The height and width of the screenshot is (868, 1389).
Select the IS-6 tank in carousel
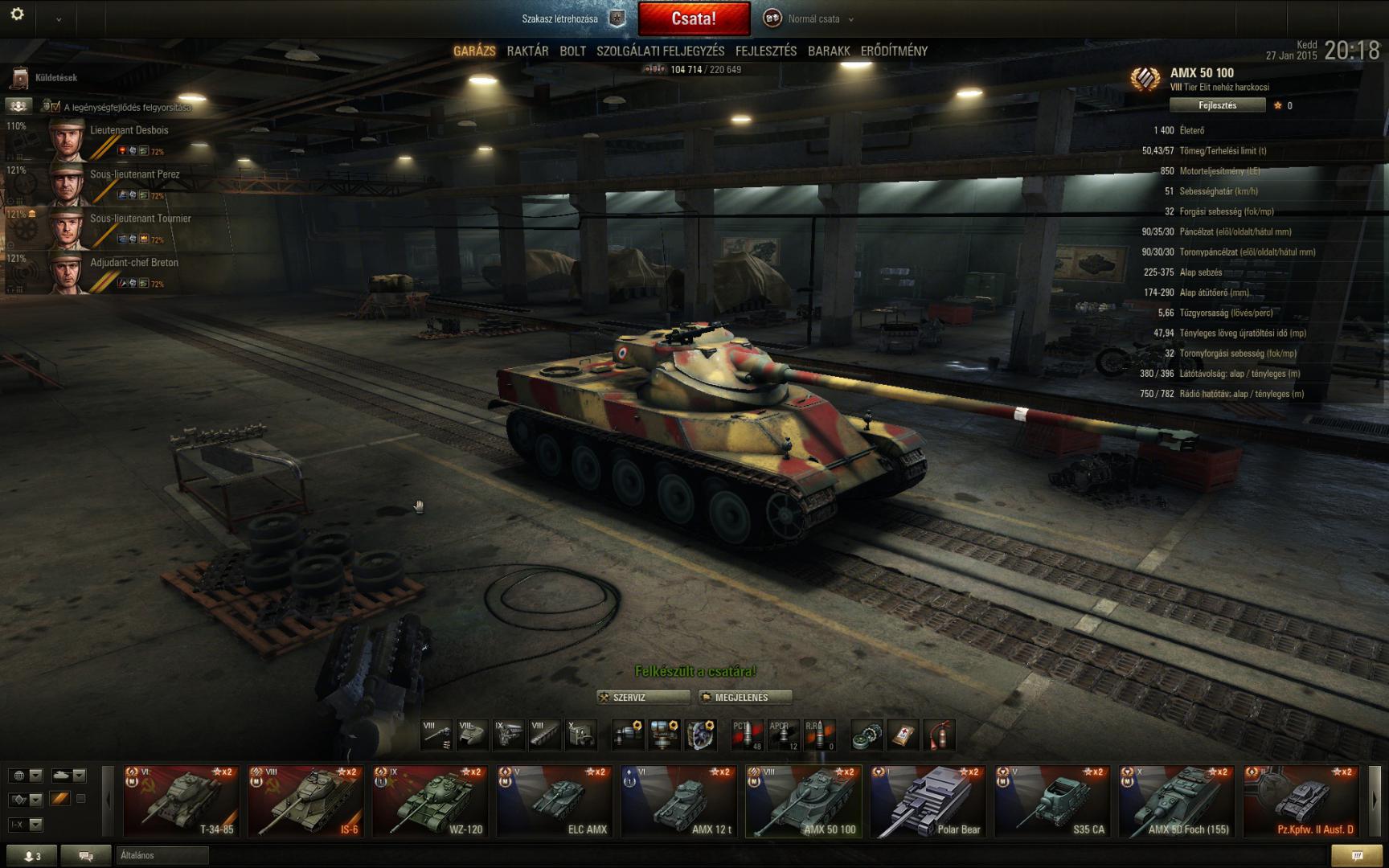coord(305,801)
